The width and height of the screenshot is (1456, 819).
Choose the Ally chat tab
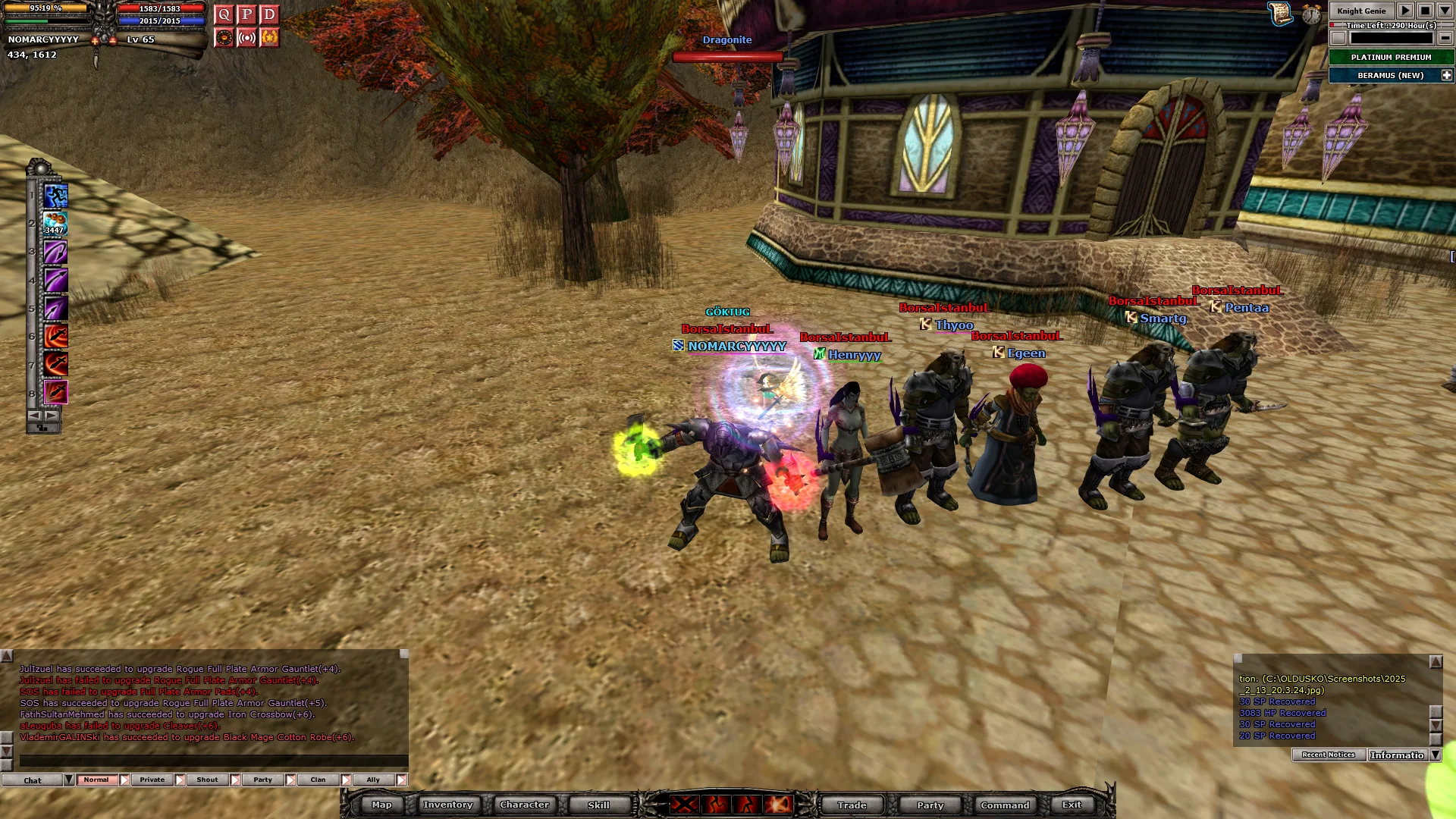point(373,780)
